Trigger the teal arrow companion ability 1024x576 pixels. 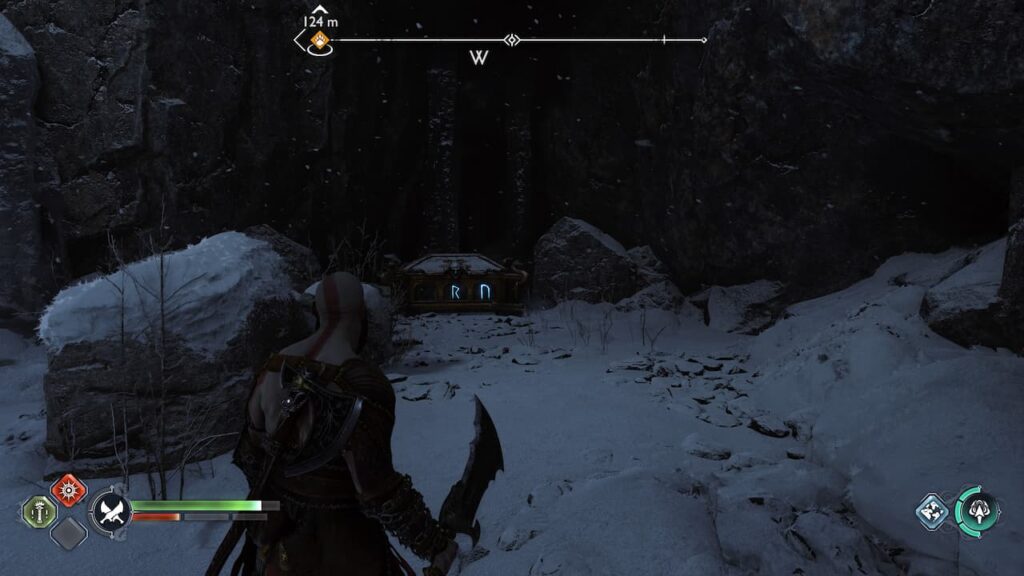click(976, 511)
